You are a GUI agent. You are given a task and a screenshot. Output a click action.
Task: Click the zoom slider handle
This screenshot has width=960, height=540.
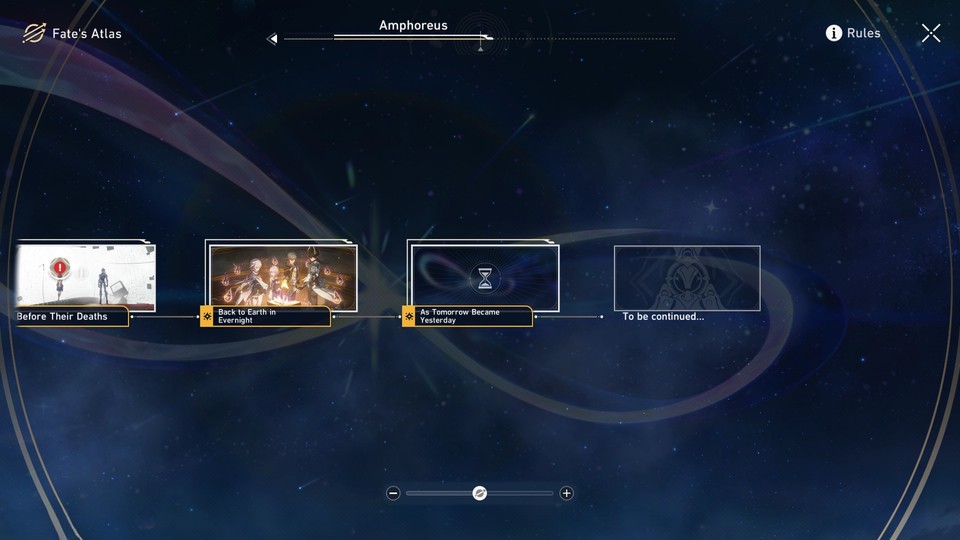pyautogui.click(x=480, y=493)
